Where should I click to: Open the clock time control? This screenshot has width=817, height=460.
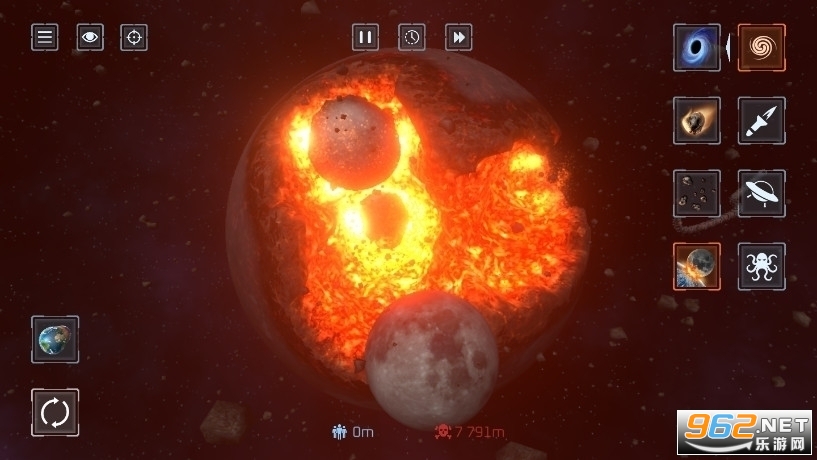click(412, 38)
